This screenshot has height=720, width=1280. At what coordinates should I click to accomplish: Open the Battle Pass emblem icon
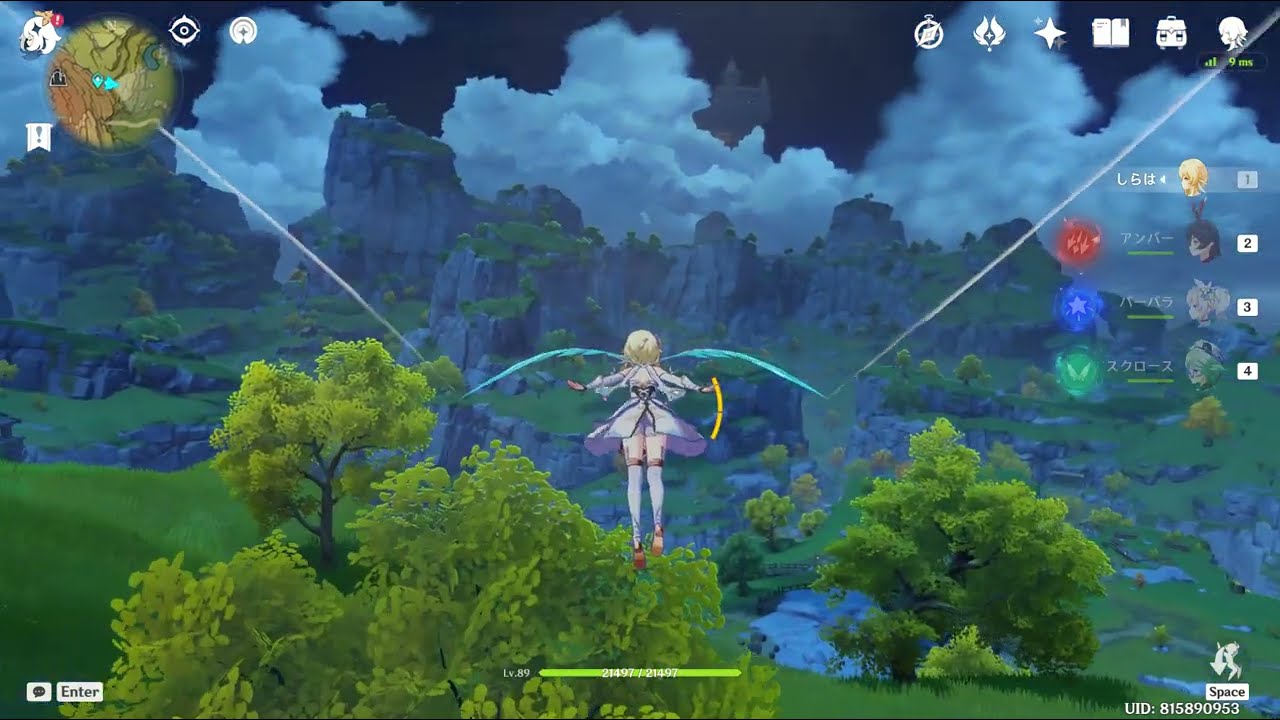(x=989, y=34)
